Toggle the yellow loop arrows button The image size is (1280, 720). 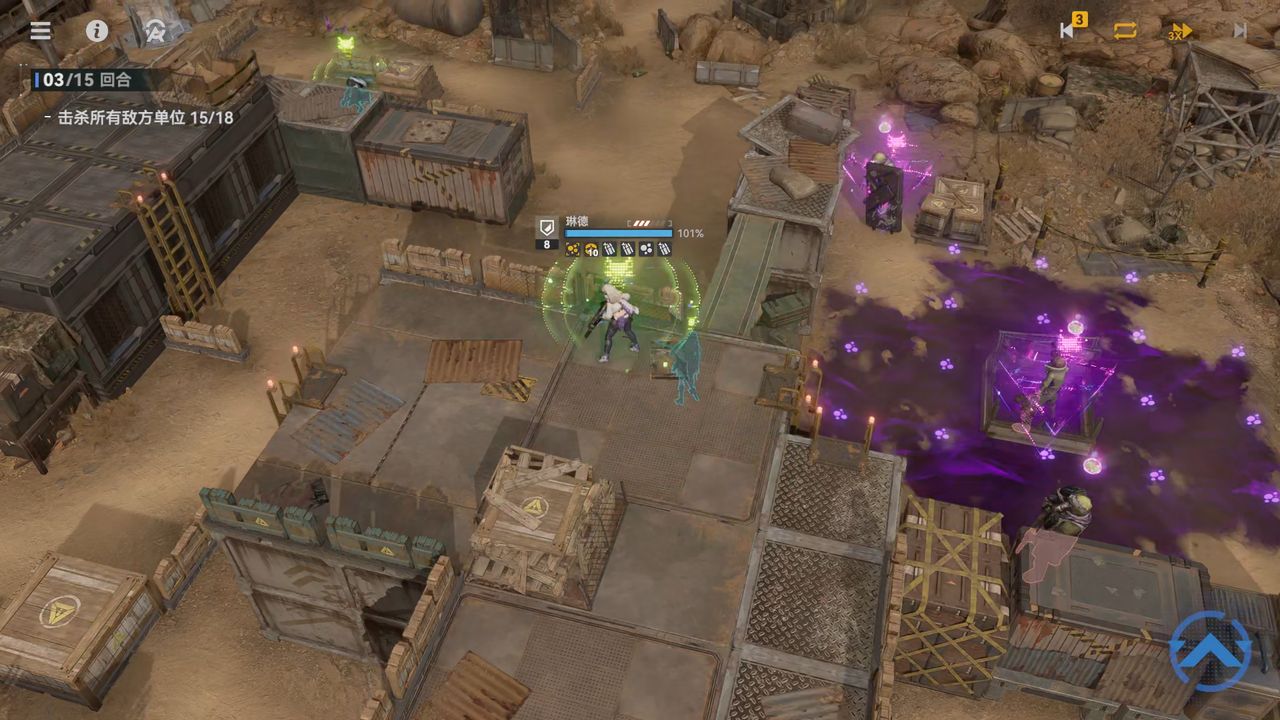pos(1125,30)
